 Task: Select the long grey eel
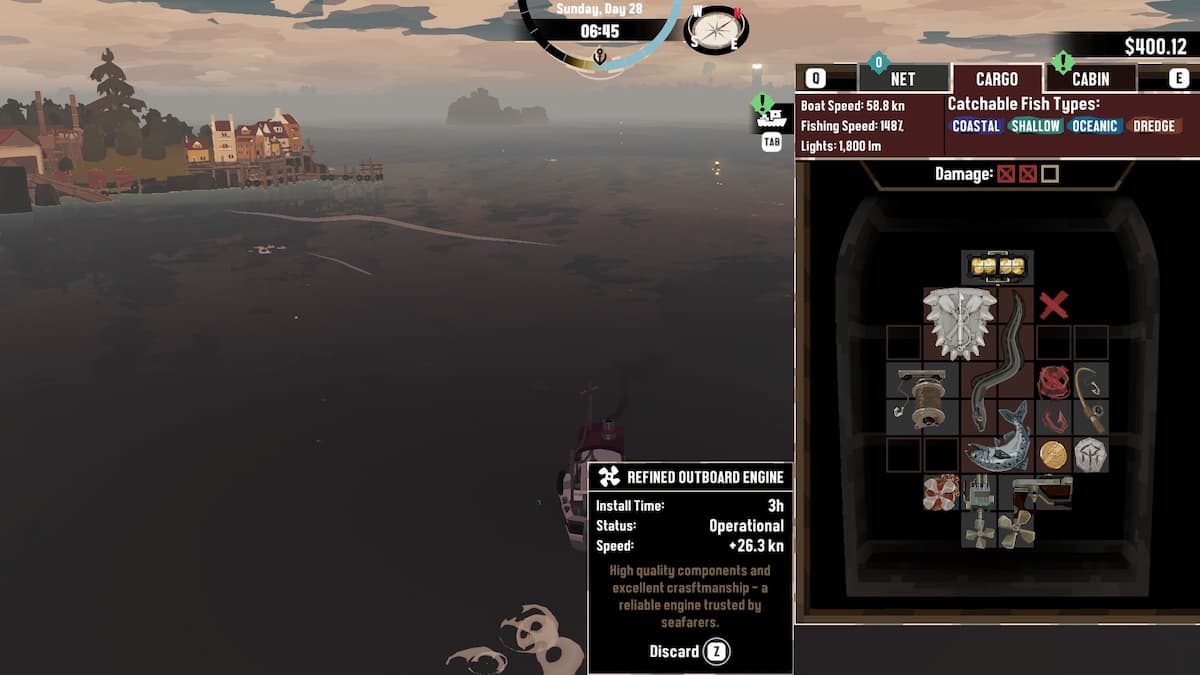[x=998, y=360]
